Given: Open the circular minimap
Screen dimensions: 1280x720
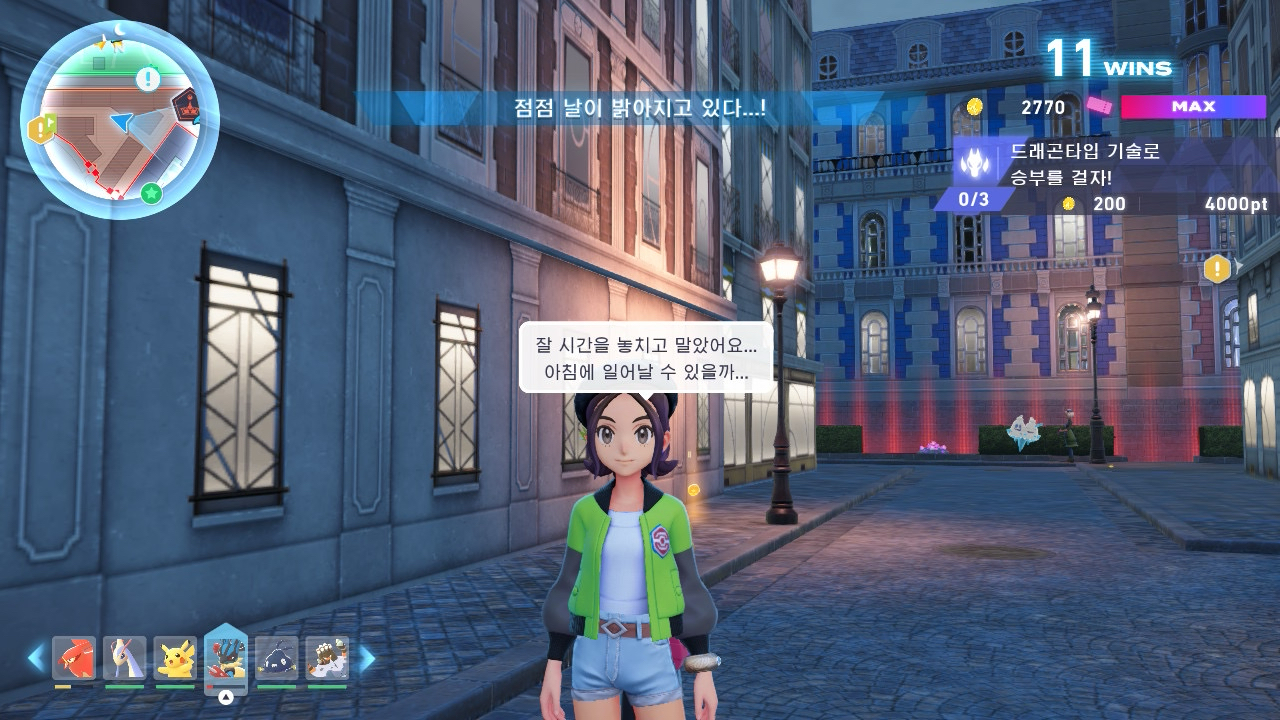Looking at the screenshot, I should (x=119, y=120).
